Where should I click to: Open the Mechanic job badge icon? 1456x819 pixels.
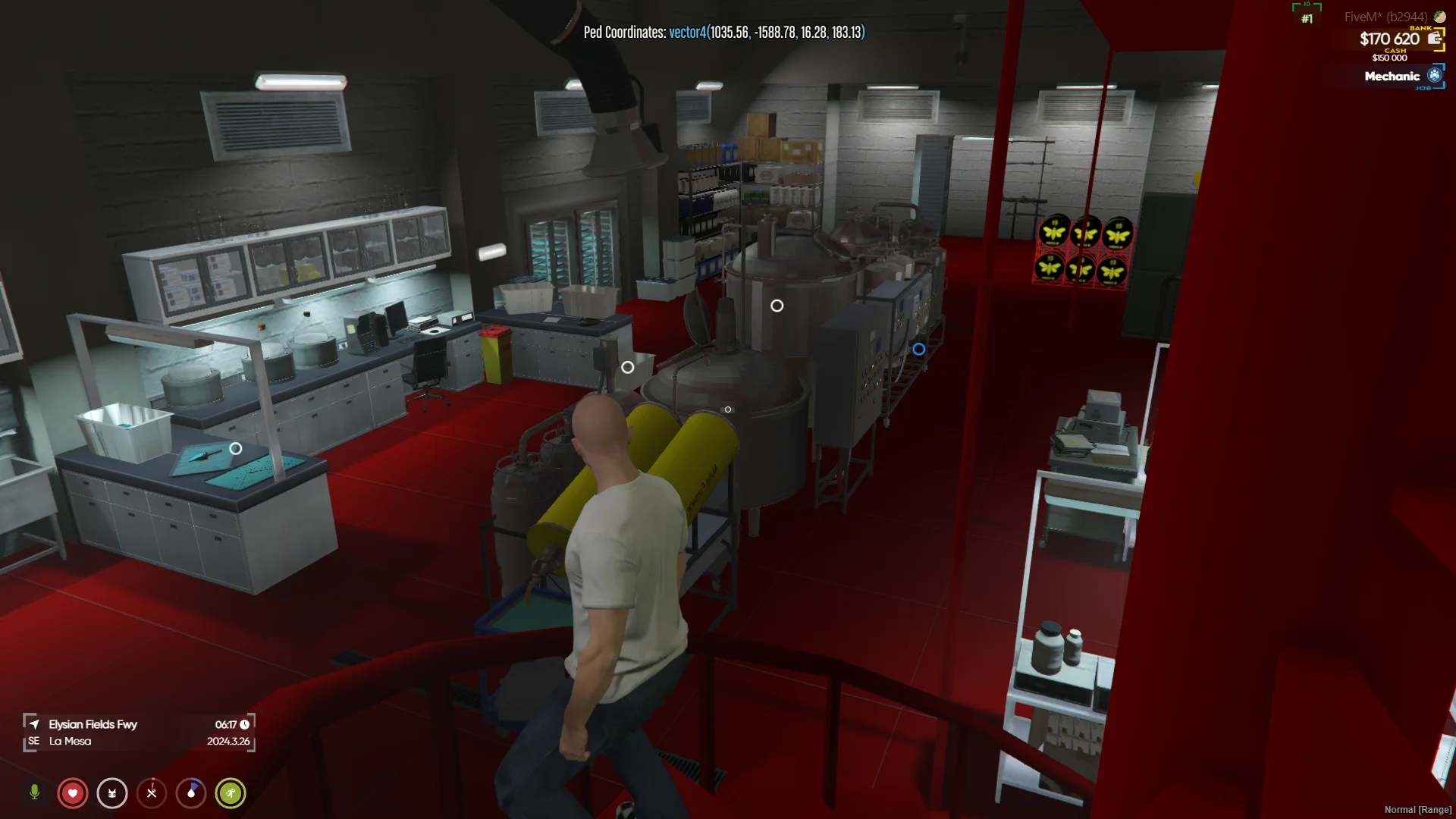(x=1434, y=75)
